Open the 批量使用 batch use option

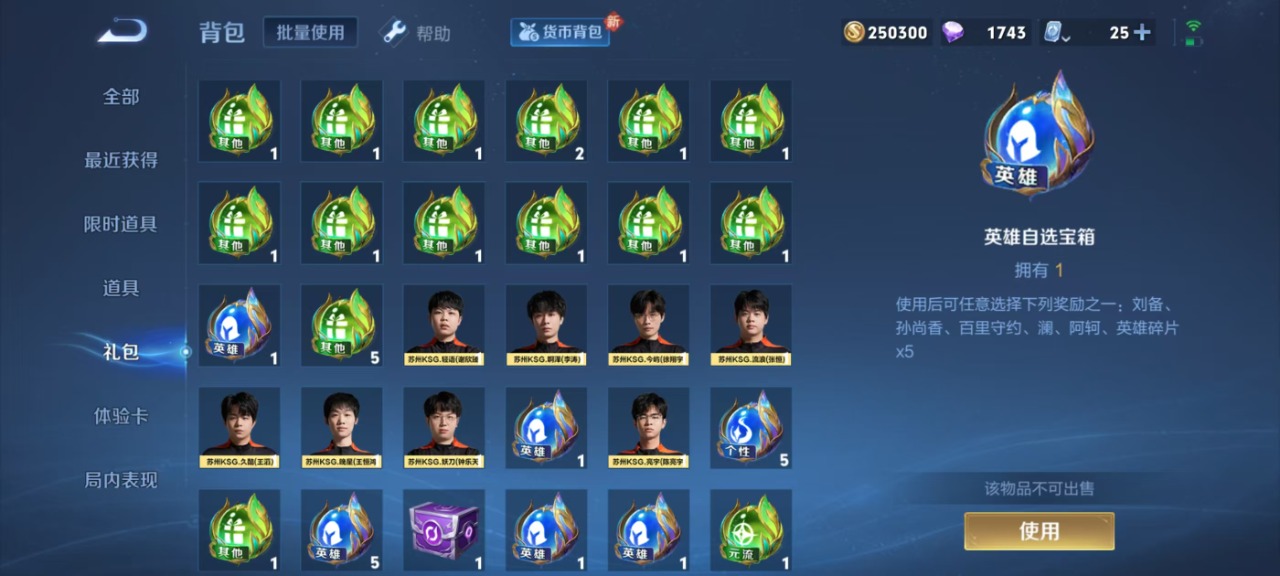311,32
